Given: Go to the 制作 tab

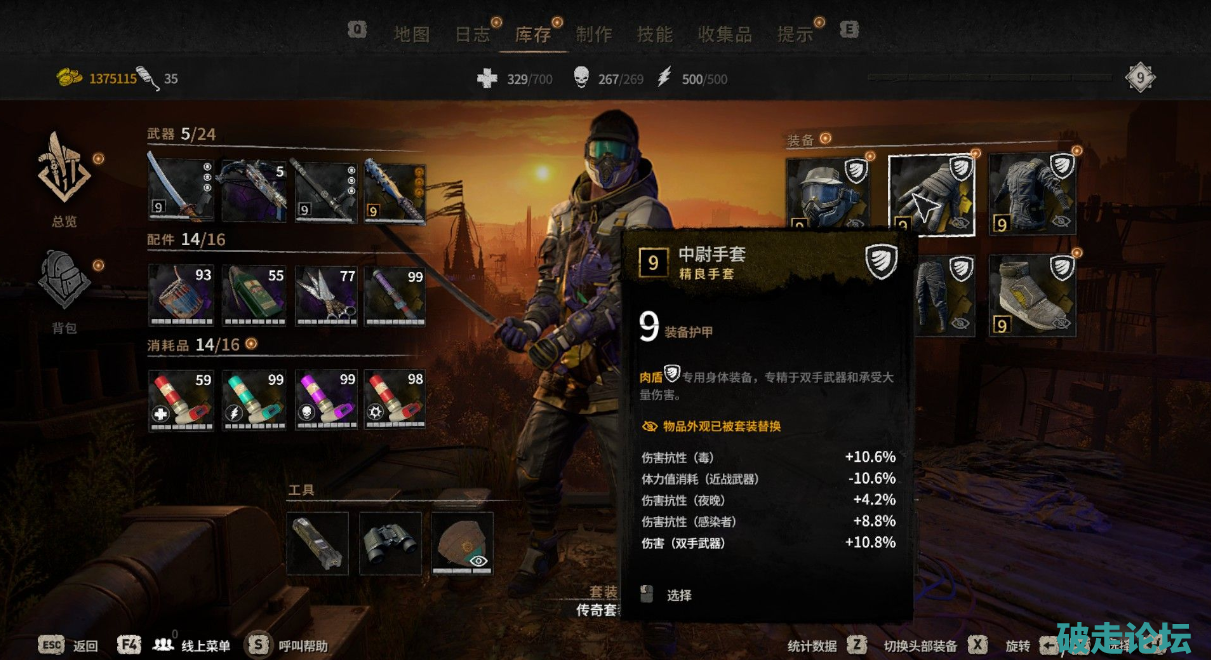Looking at the screenshot, I should pyautogui.click(x=594, y=34).
